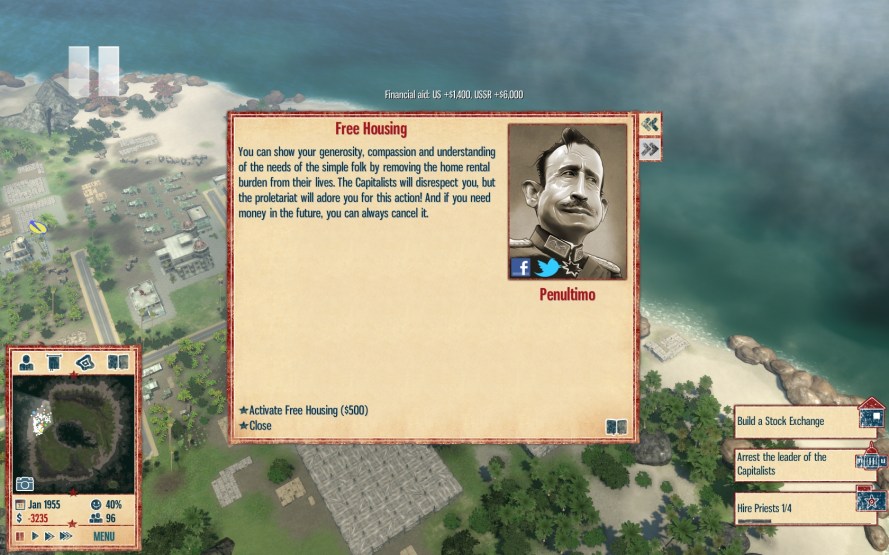Set game to fastest triple speed
The height and width of the screenshot is (555, 889).
click(x=65, y=537)
